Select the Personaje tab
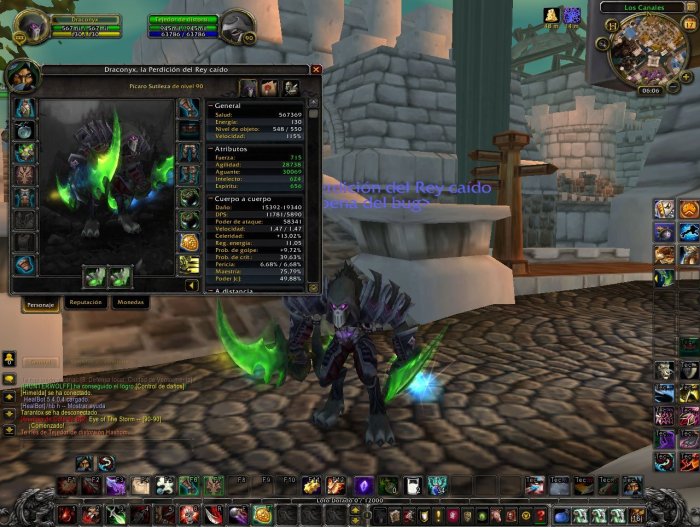This screenshot has width=700, height=527. tap(40, 302)
